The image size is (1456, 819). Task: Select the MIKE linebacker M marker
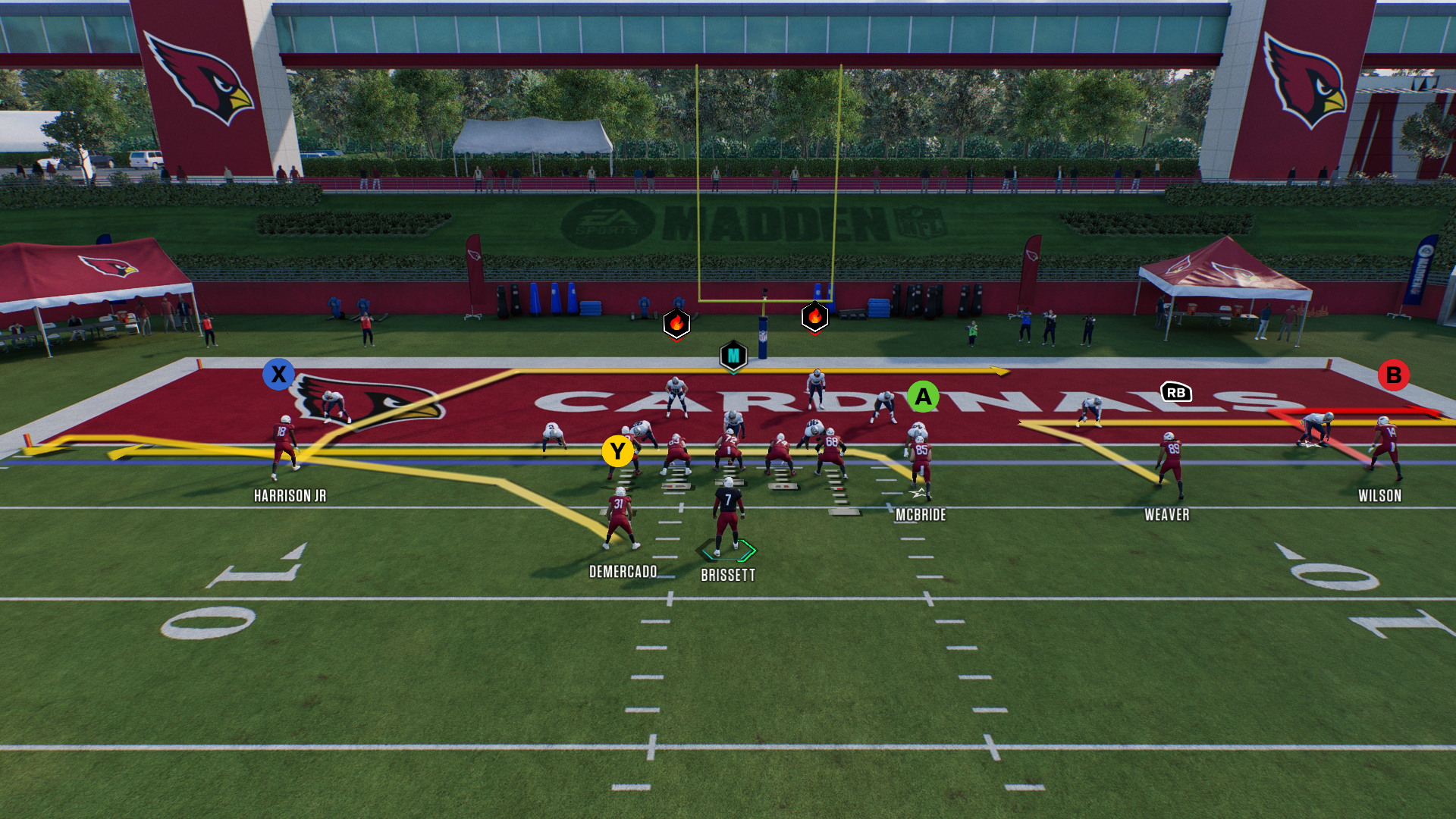point(733,356)
